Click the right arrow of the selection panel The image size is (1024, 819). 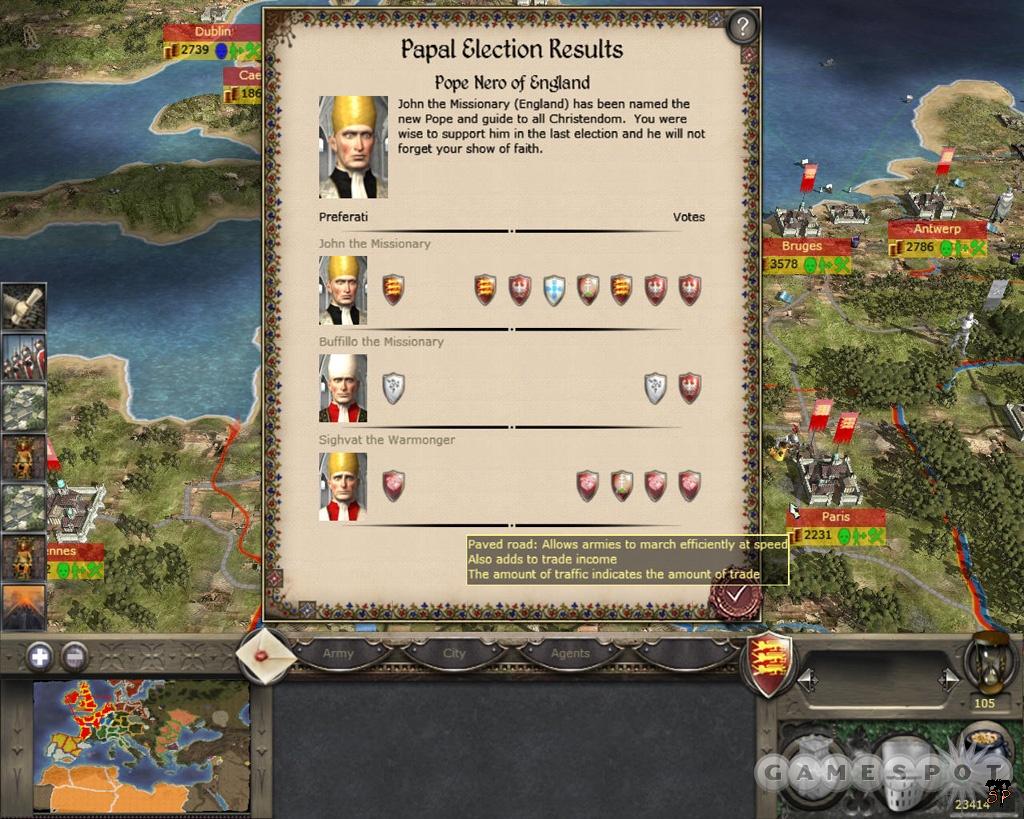tap(948, 681)
